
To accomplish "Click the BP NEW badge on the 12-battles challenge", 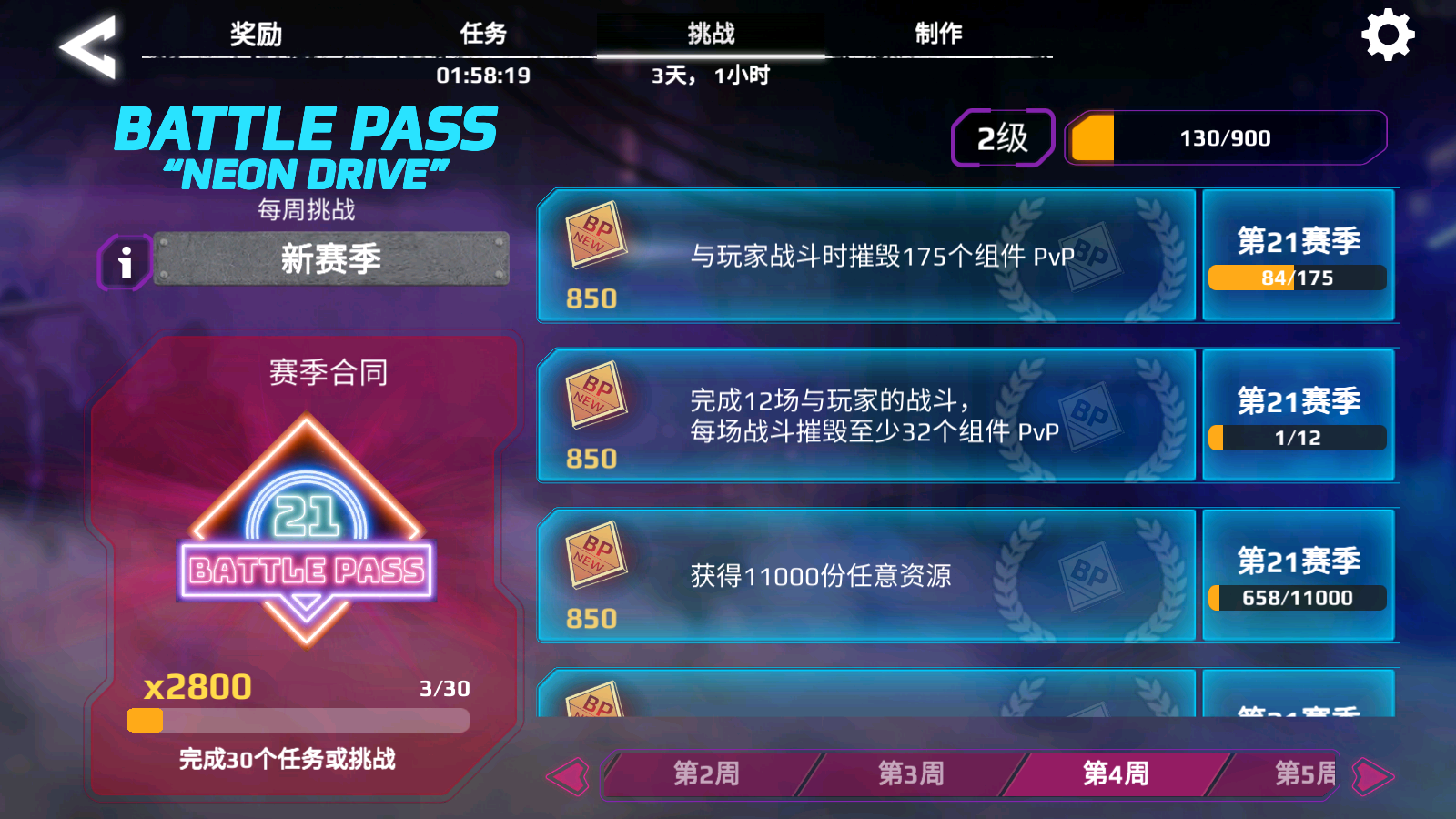I will (596, 398).
